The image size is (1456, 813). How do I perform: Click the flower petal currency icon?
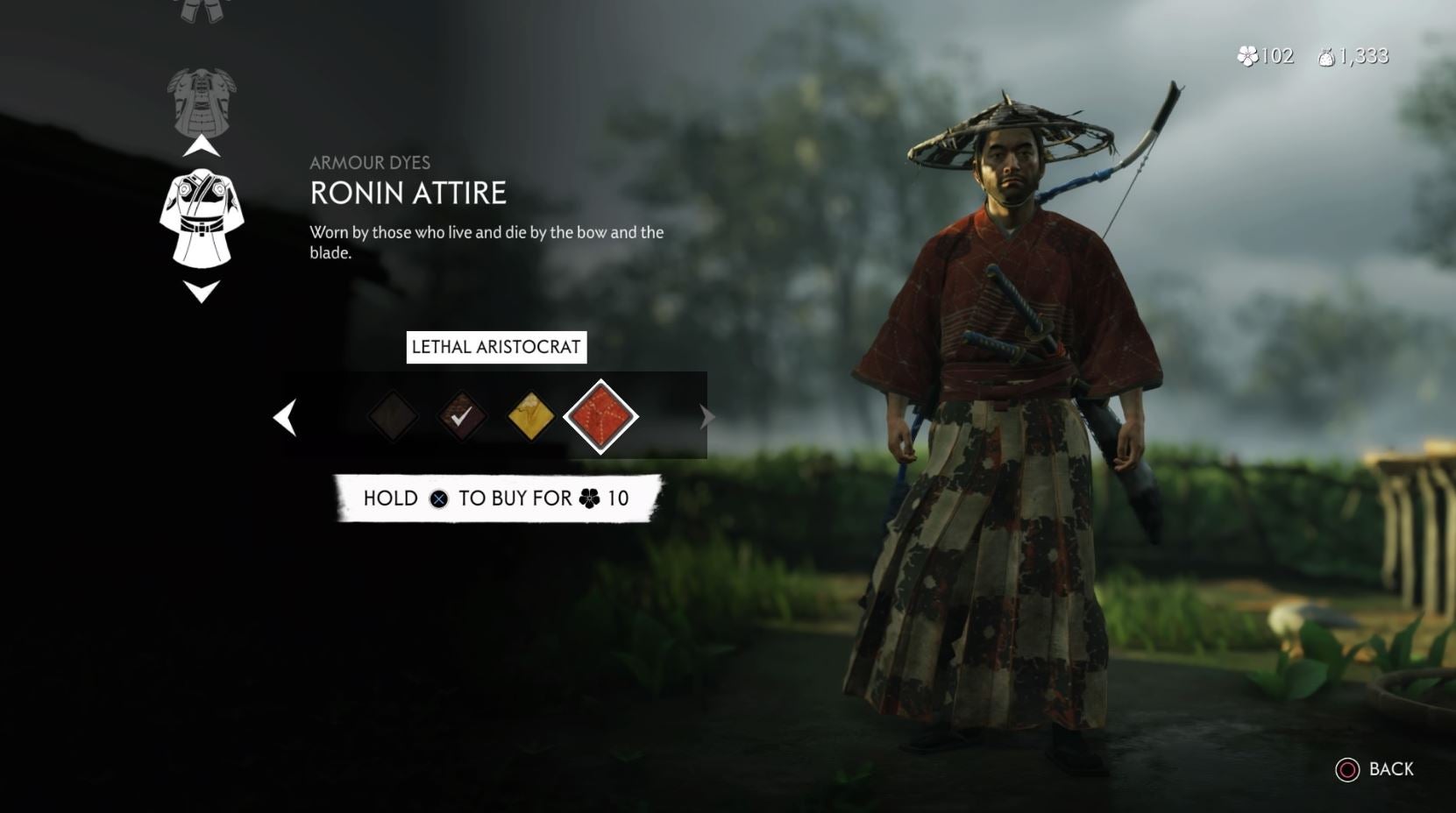(x=1248, y=55)
